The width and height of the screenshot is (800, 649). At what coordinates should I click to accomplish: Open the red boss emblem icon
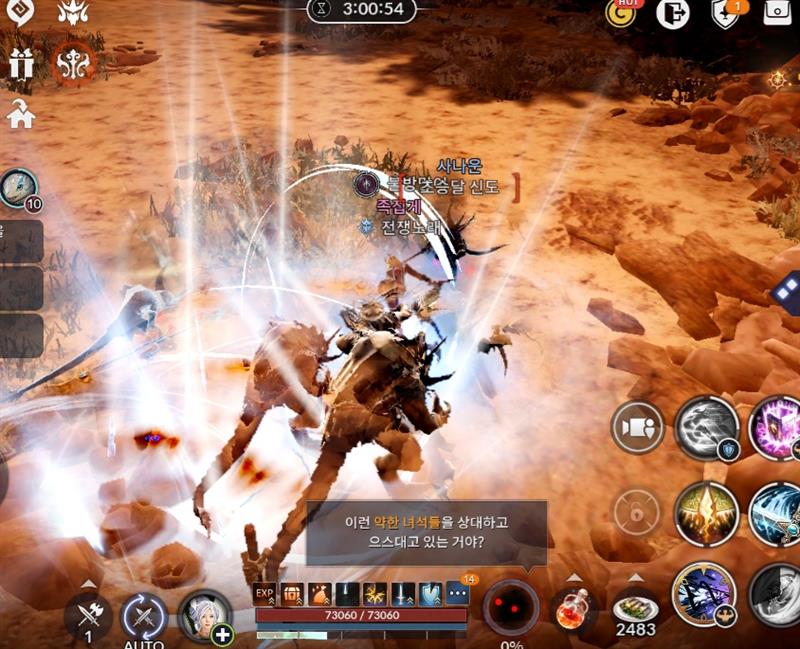[x=74, y=63]
